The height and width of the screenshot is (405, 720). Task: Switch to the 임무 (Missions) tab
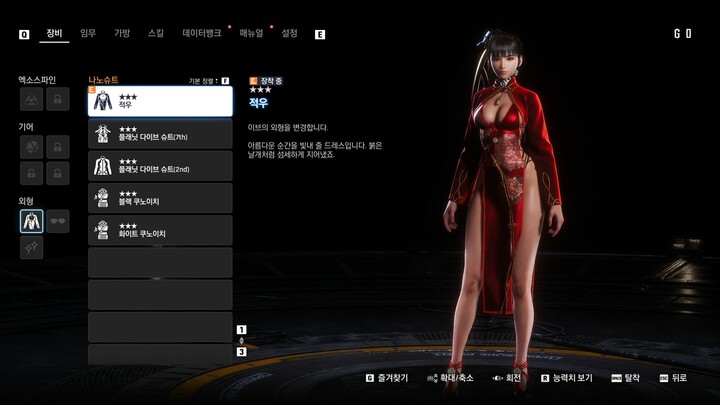pyautogui.click(x=88, y=33)
